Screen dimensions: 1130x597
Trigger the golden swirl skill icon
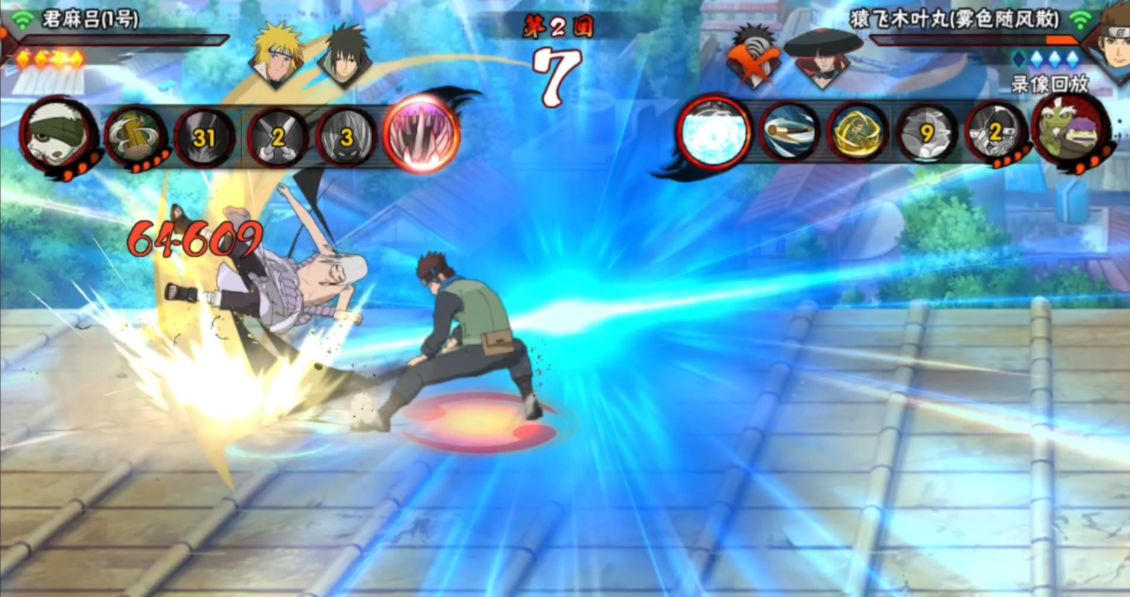[x=858, y=133]
